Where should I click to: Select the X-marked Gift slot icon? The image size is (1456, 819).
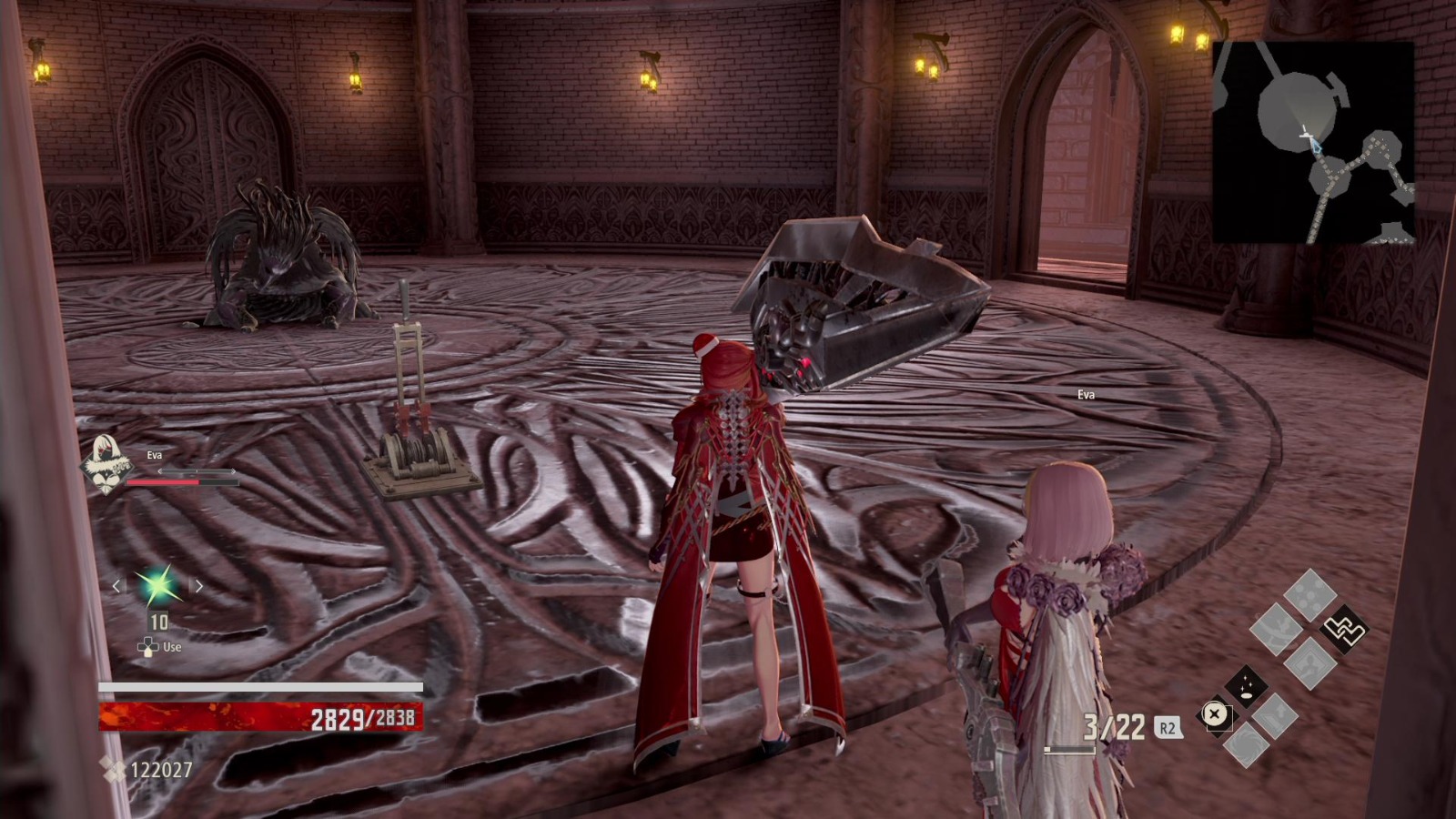1214,713
